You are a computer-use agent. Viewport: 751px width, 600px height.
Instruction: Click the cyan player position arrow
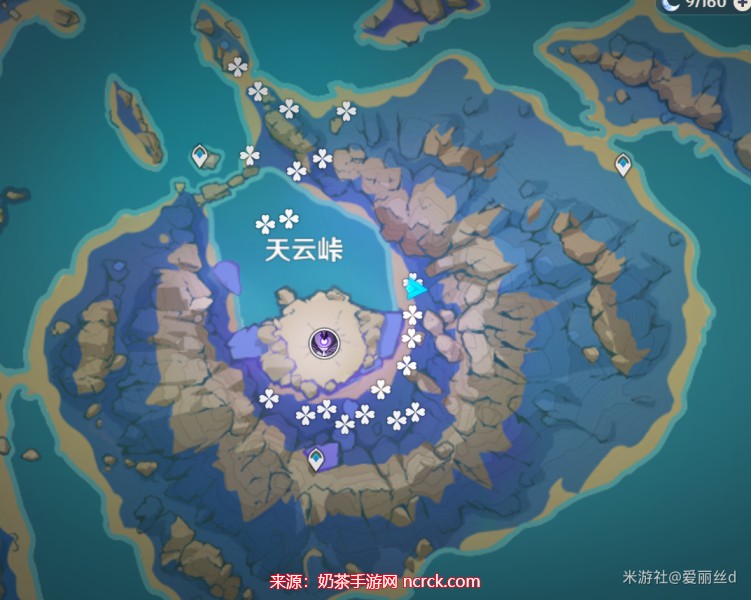[x=414, y=289]
